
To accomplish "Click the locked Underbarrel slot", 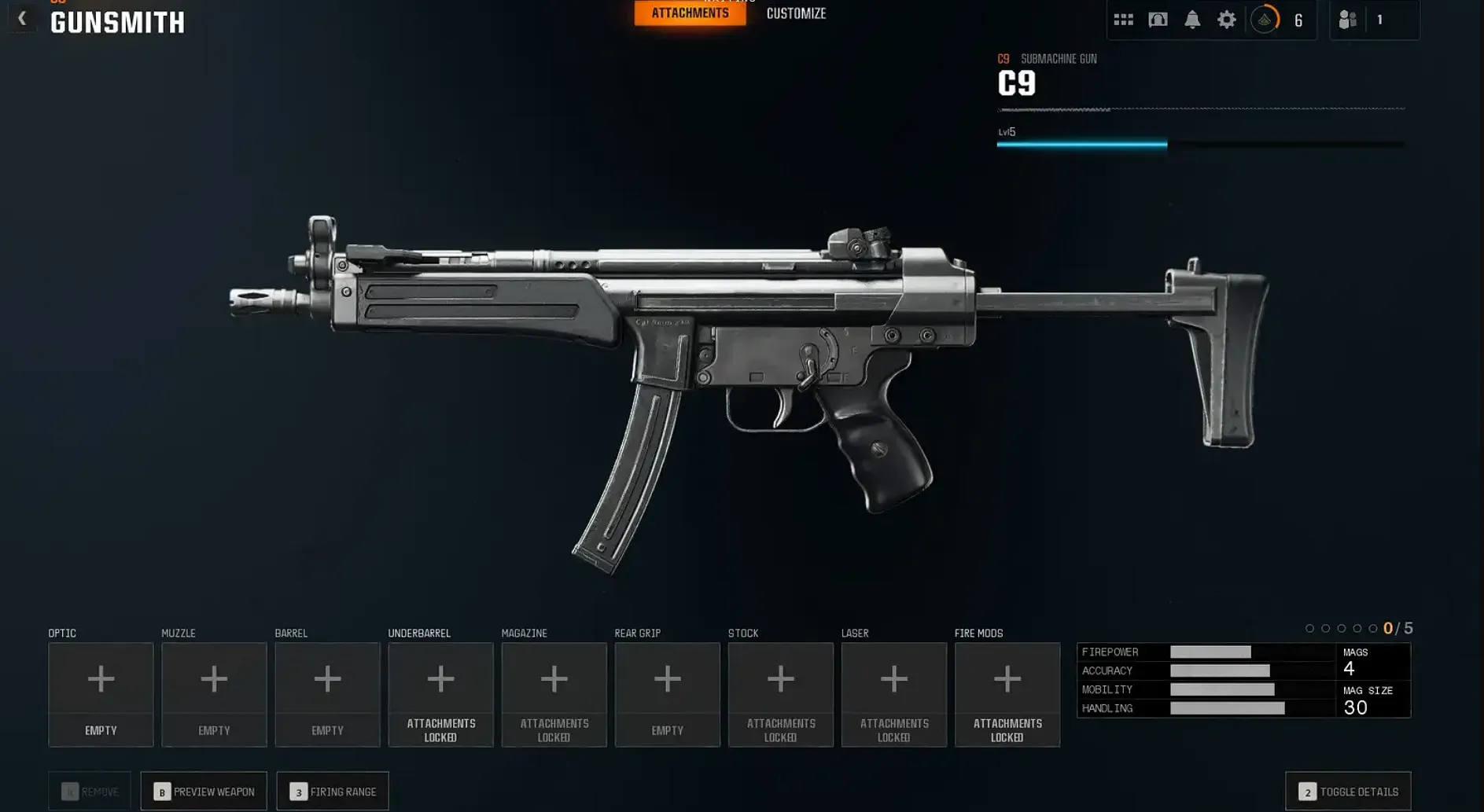I will [x=440, y=694].
